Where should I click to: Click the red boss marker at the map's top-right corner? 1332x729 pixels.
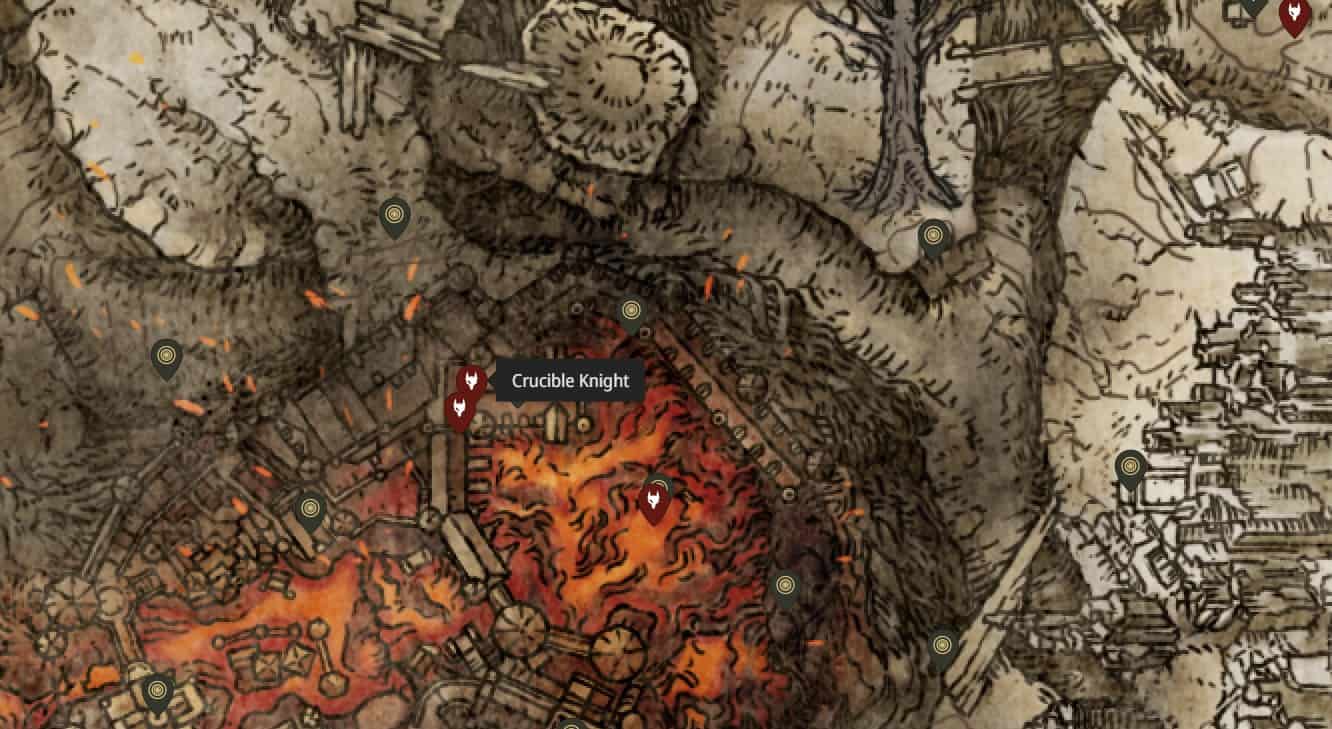[1294, 15]
